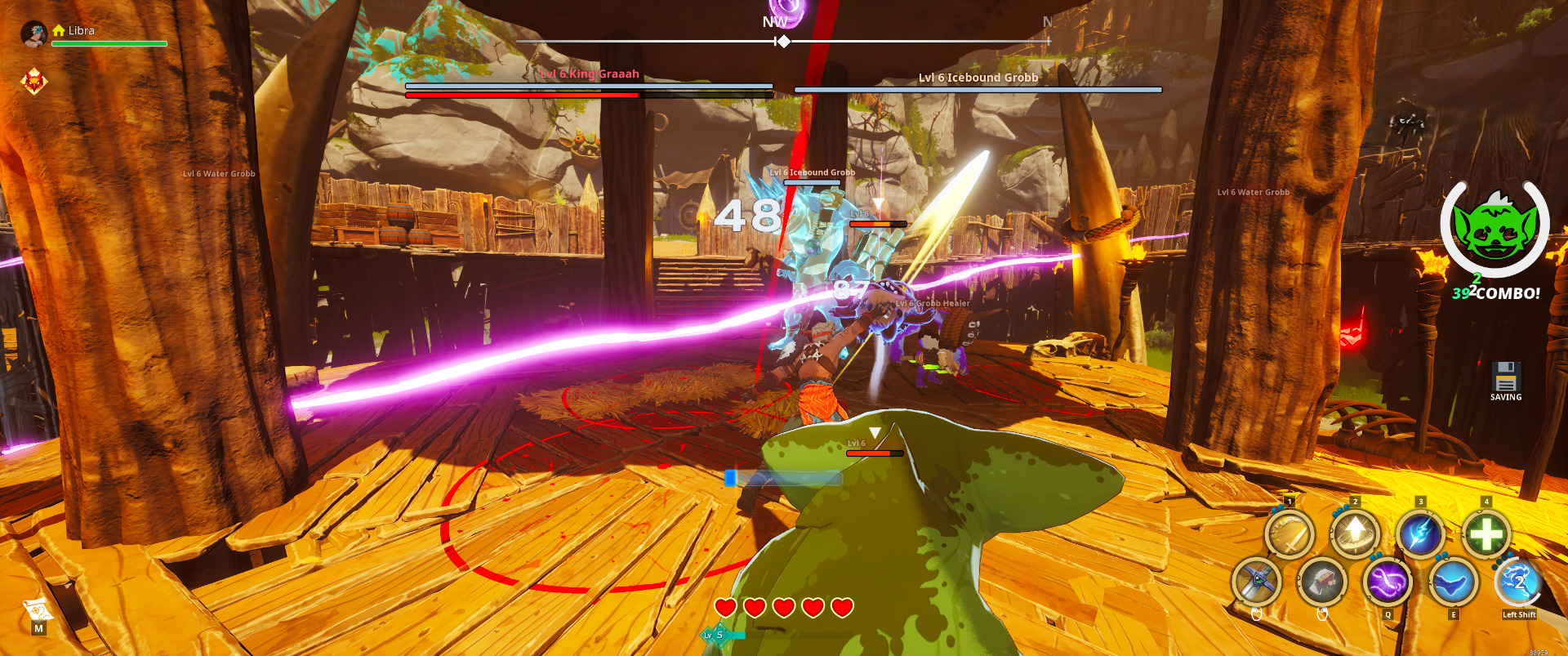1568x656 pixels.
Task: Trigger the green cross heal ability
Action: click(x=1486, y=535)
